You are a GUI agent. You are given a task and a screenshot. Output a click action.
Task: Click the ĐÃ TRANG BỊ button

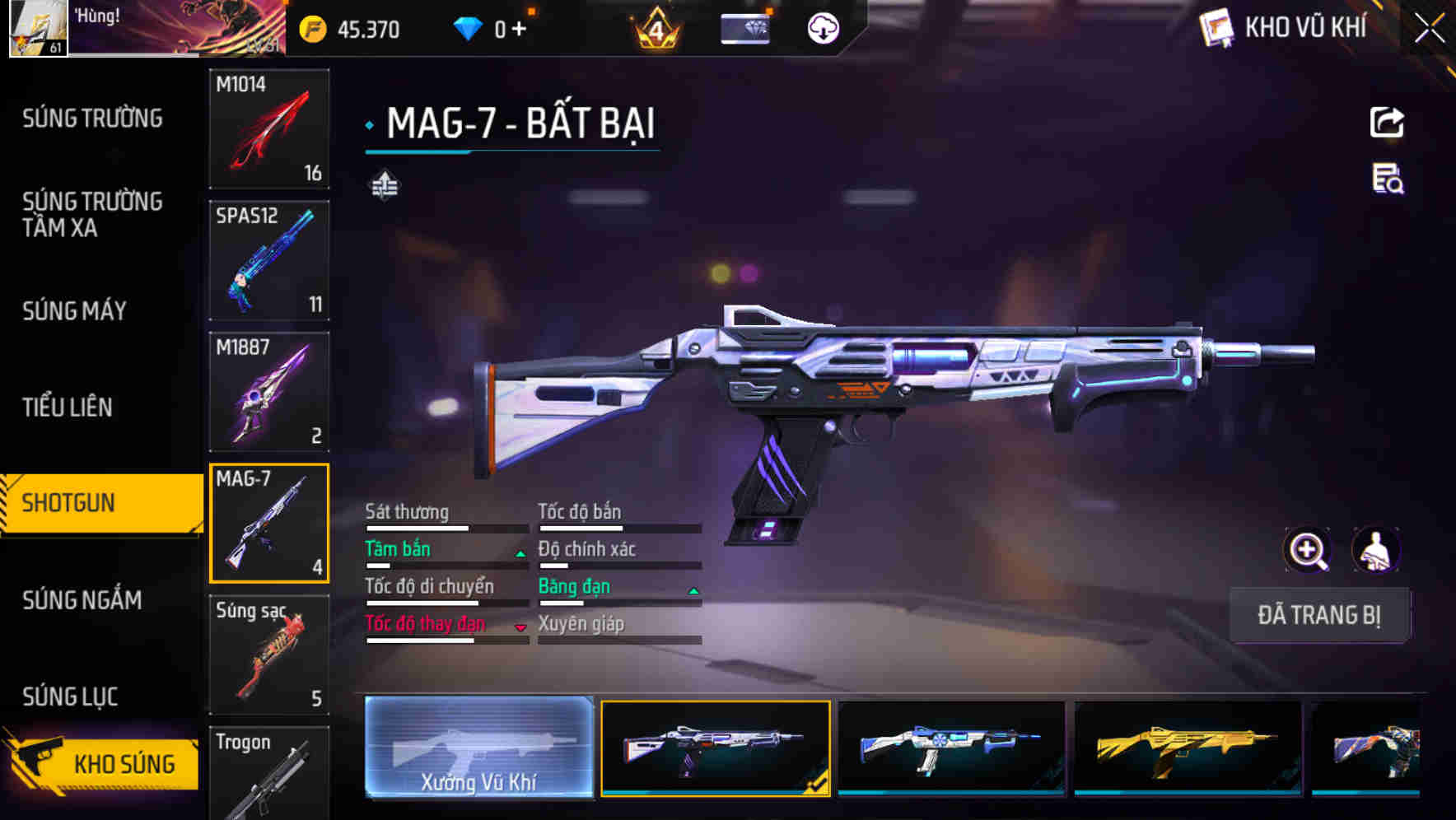[x=1318, y=615]
